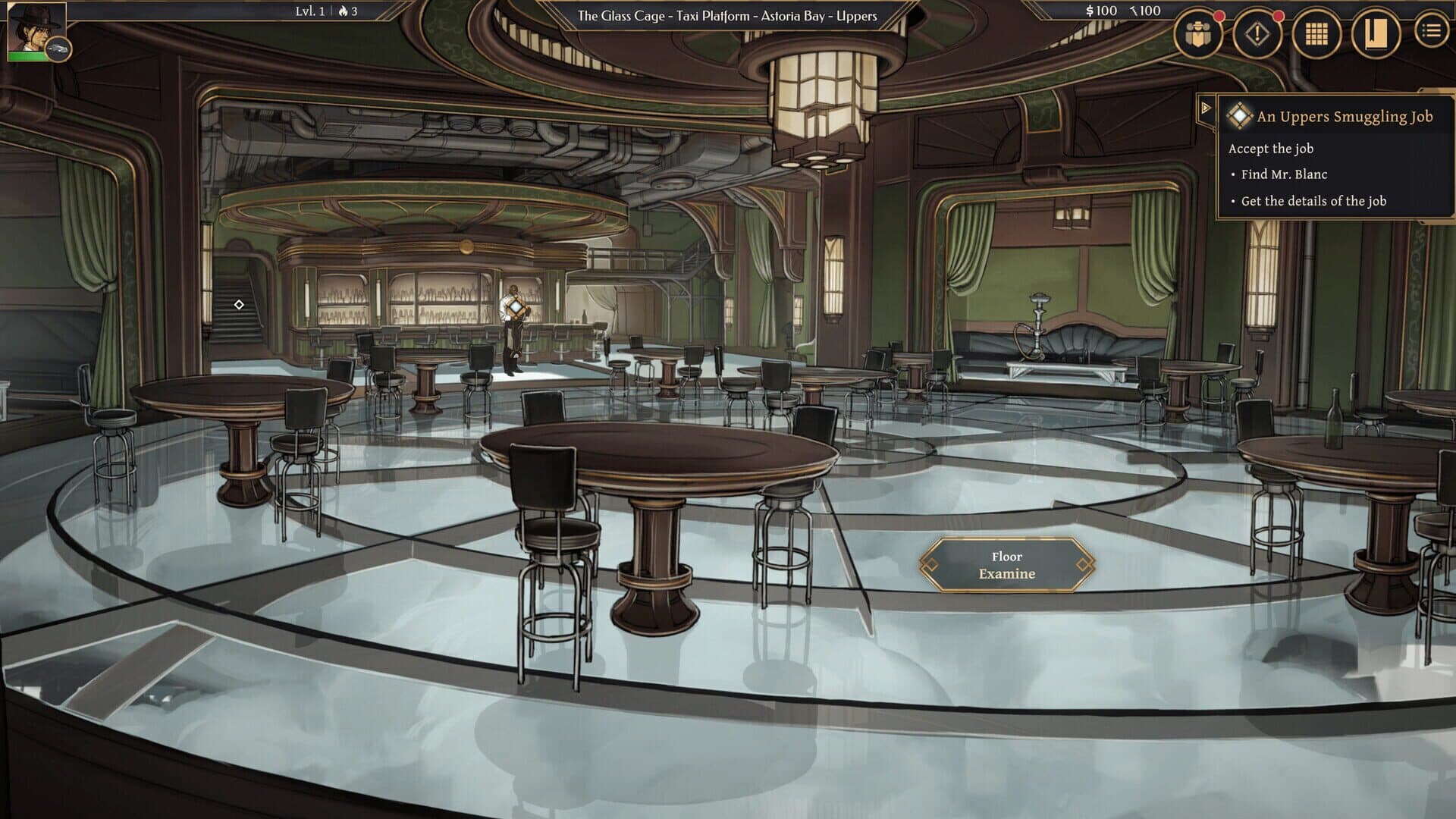Open the journal book icon
The width and height of the screenshot is (1456, 819).
point(1376,33)
